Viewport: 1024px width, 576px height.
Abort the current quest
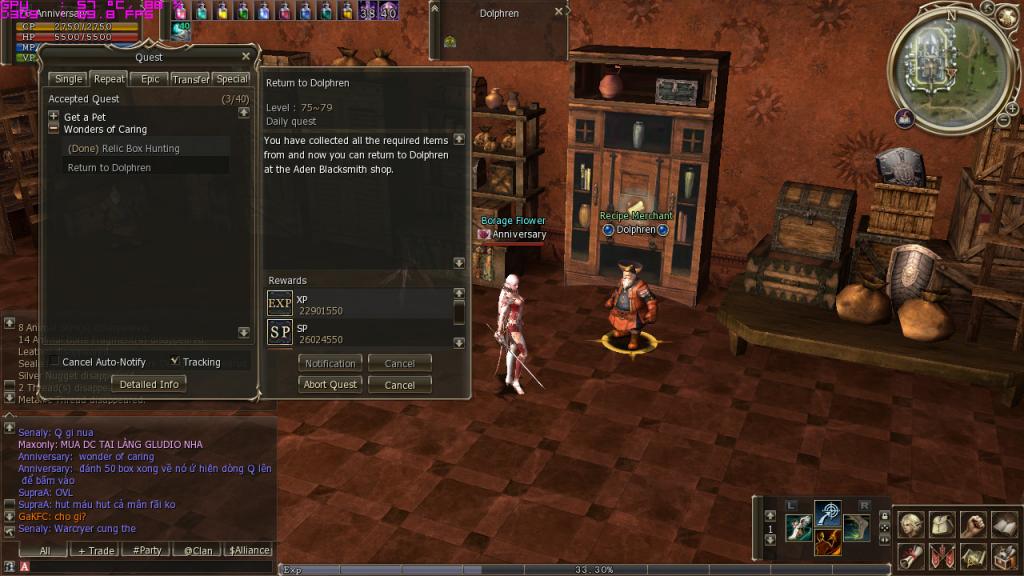[330, 385]
